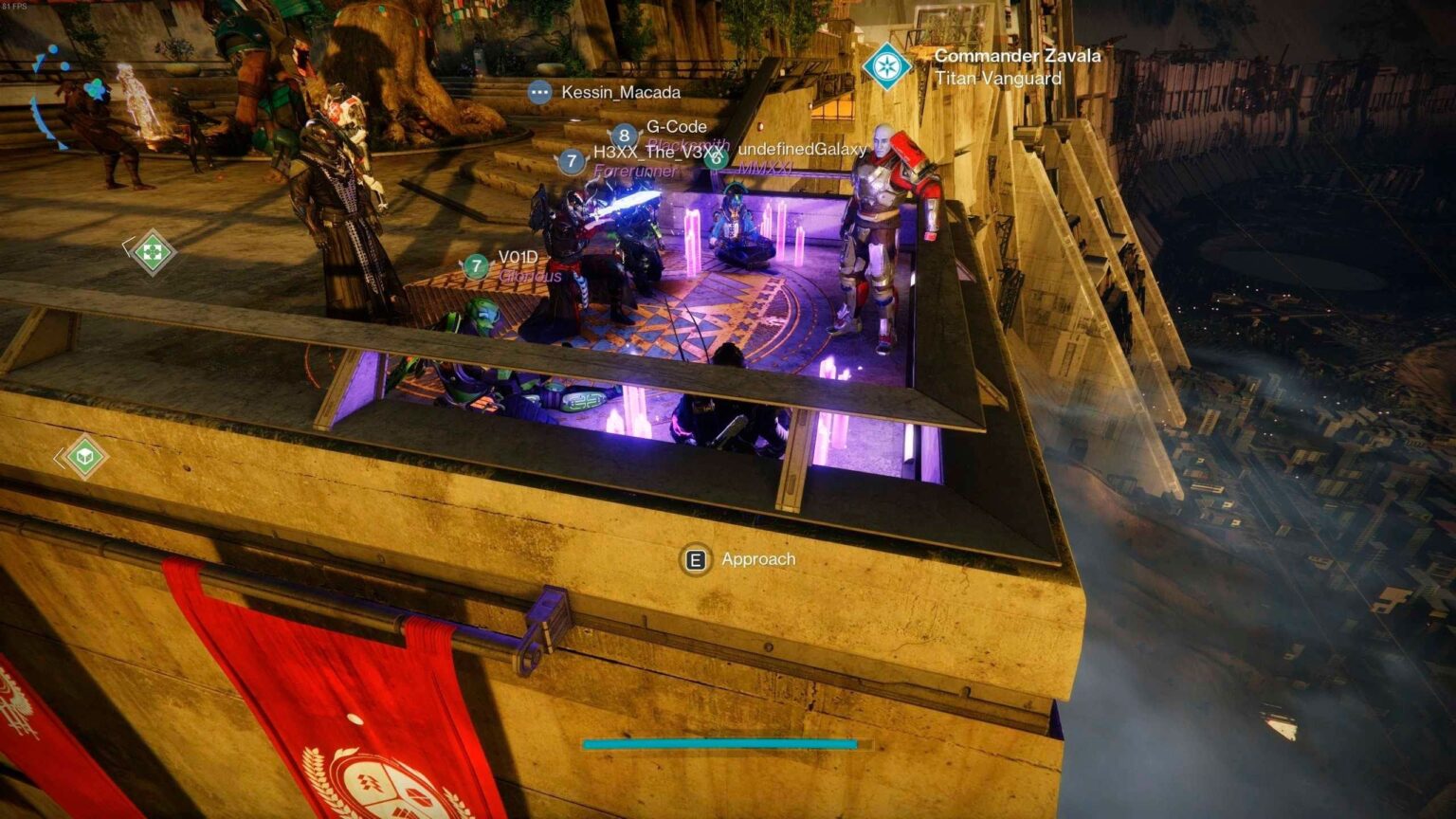Expand the Forerunner title tag under H3XX_The_V3XX

[x=636, y=173]
